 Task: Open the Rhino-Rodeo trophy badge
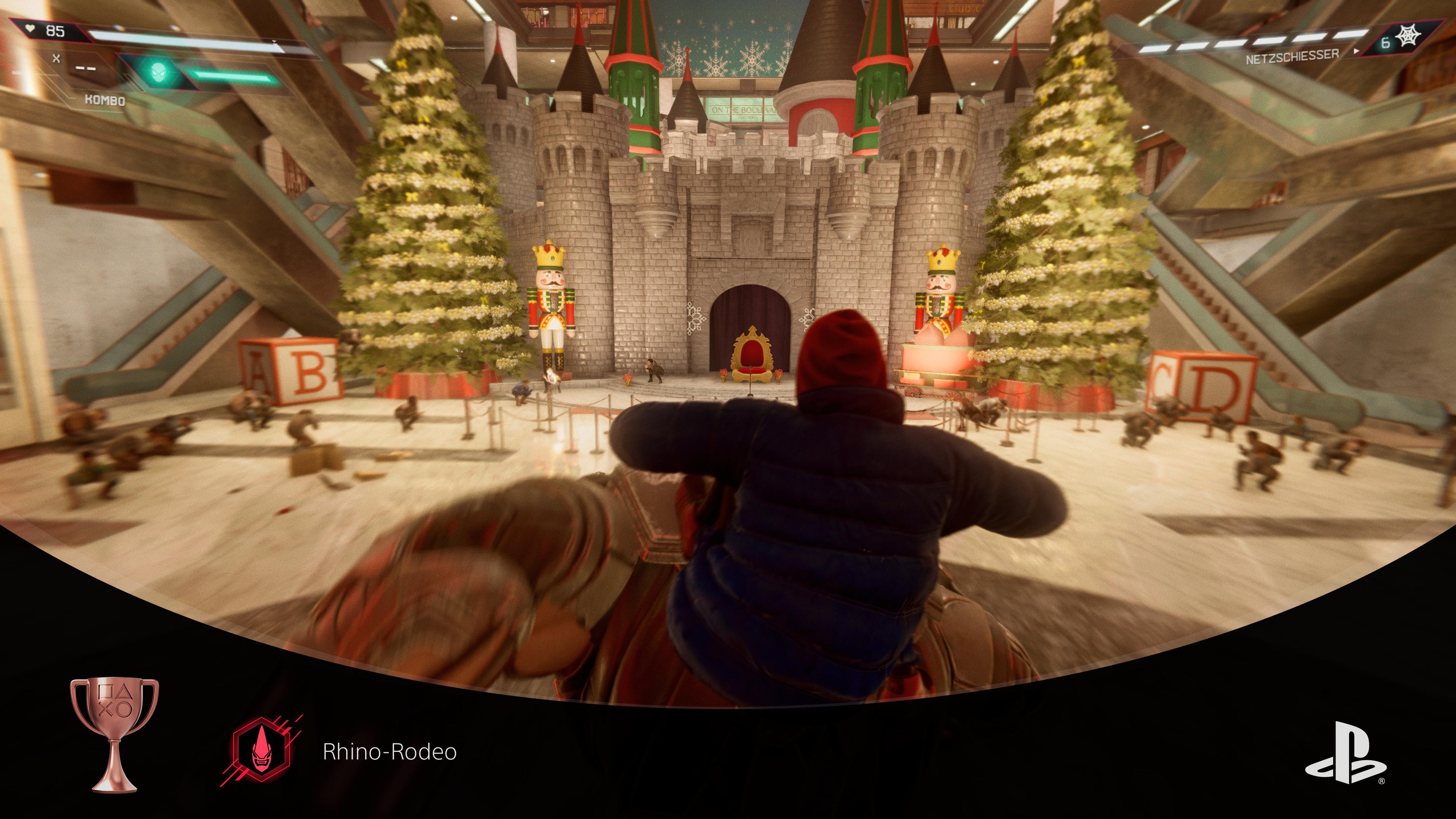tap(262, 751)
